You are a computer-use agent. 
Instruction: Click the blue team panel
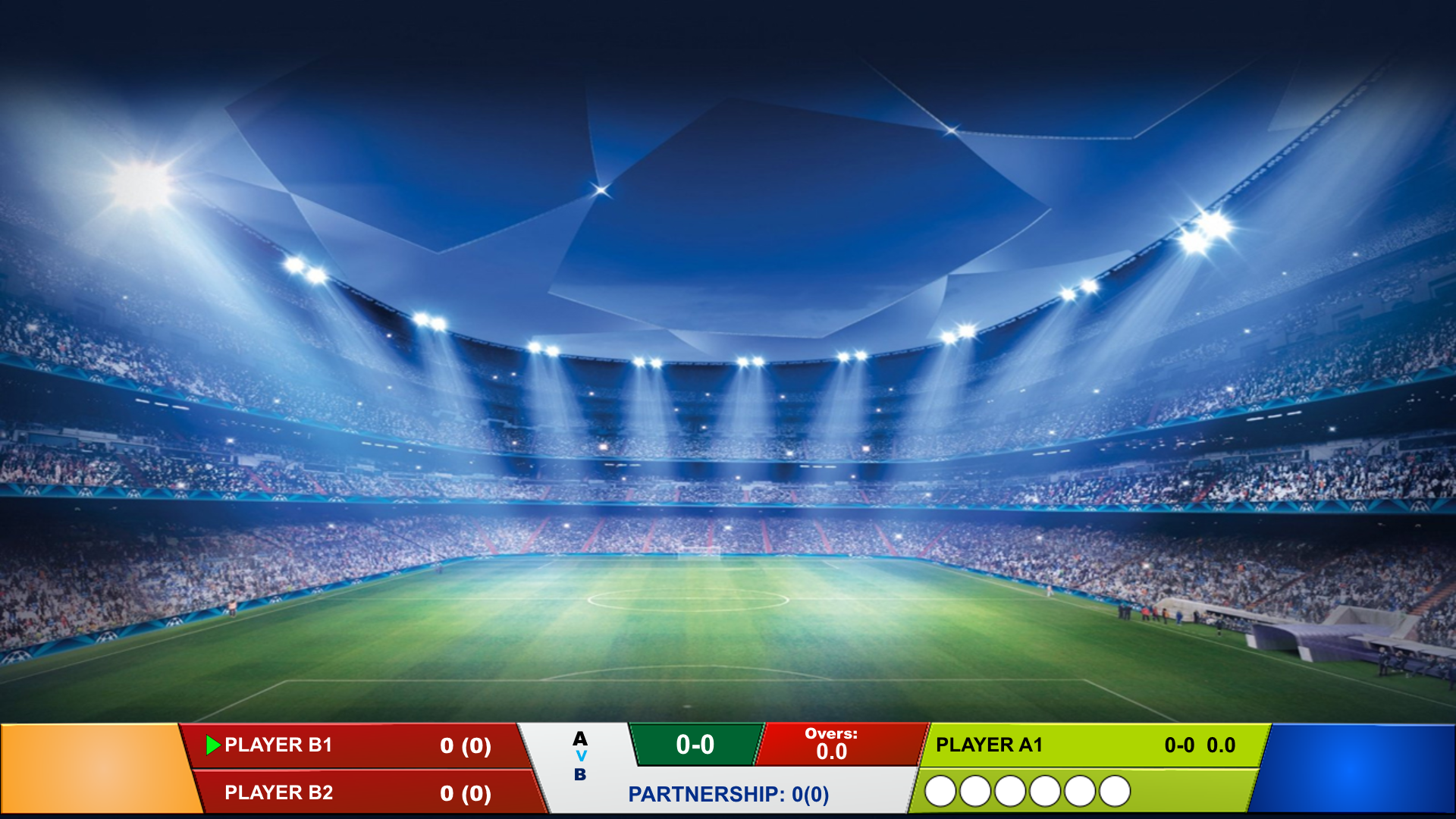click(1357, 768)
